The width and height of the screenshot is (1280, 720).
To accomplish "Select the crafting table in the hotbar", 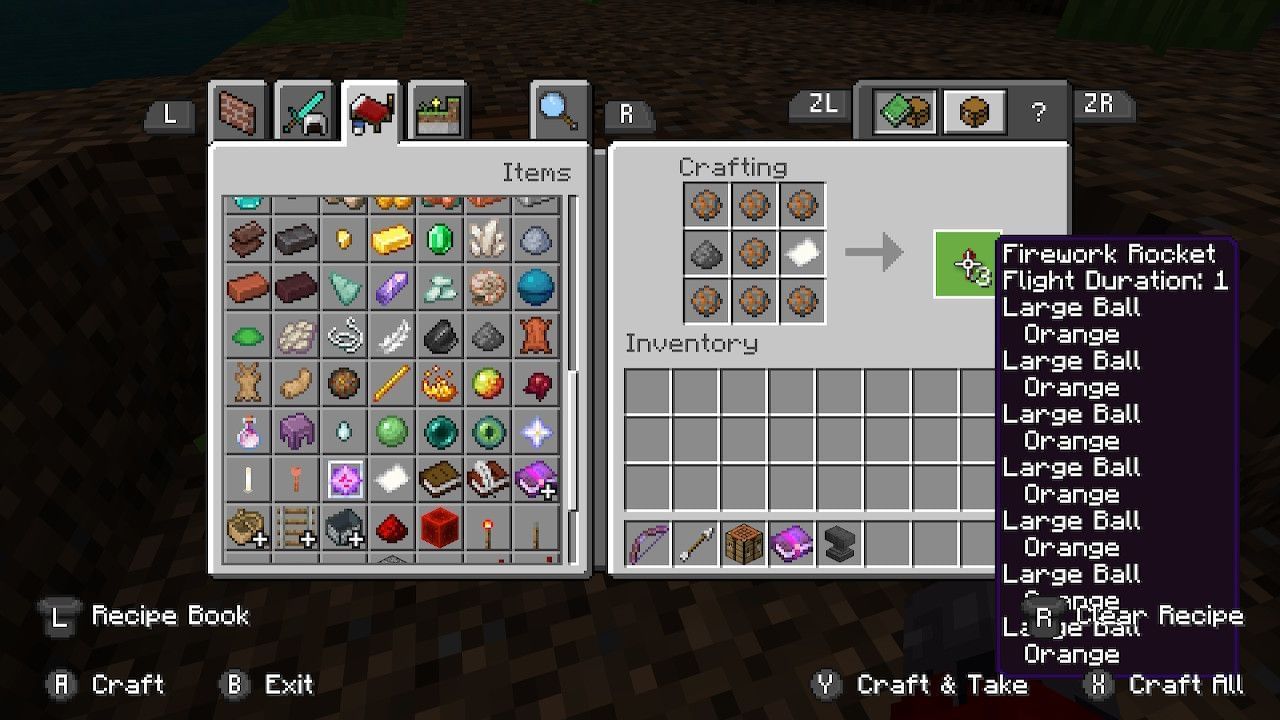I will [743, 546].
